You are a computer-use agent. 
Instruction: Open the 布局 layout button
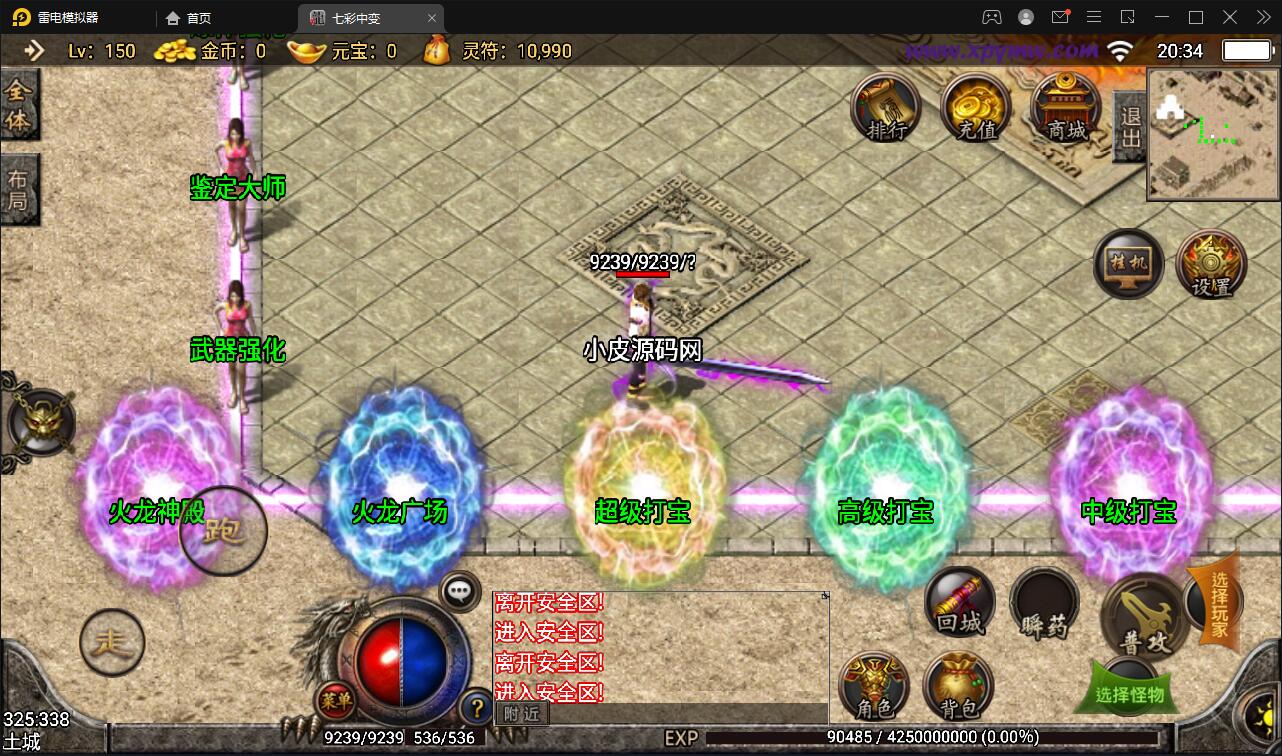[19, 190]
